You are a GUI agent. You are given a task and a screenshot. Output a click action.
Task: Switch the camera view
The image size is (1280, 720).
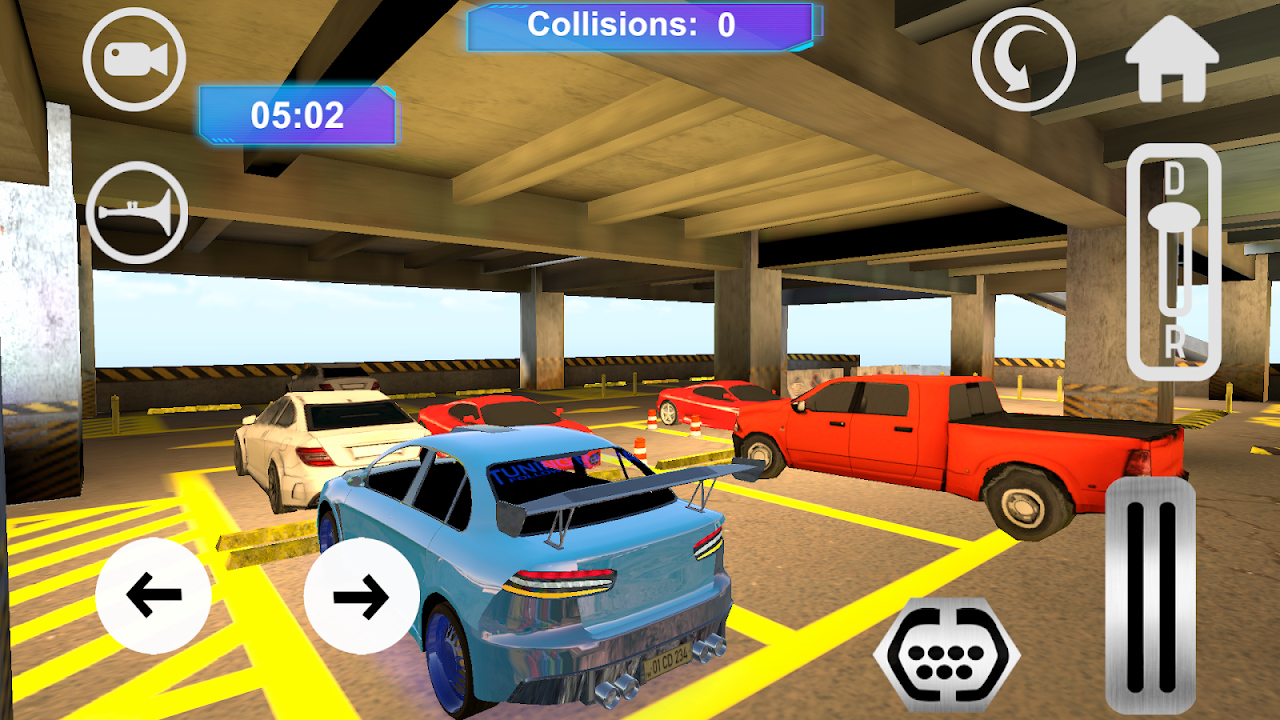point(135,60)
